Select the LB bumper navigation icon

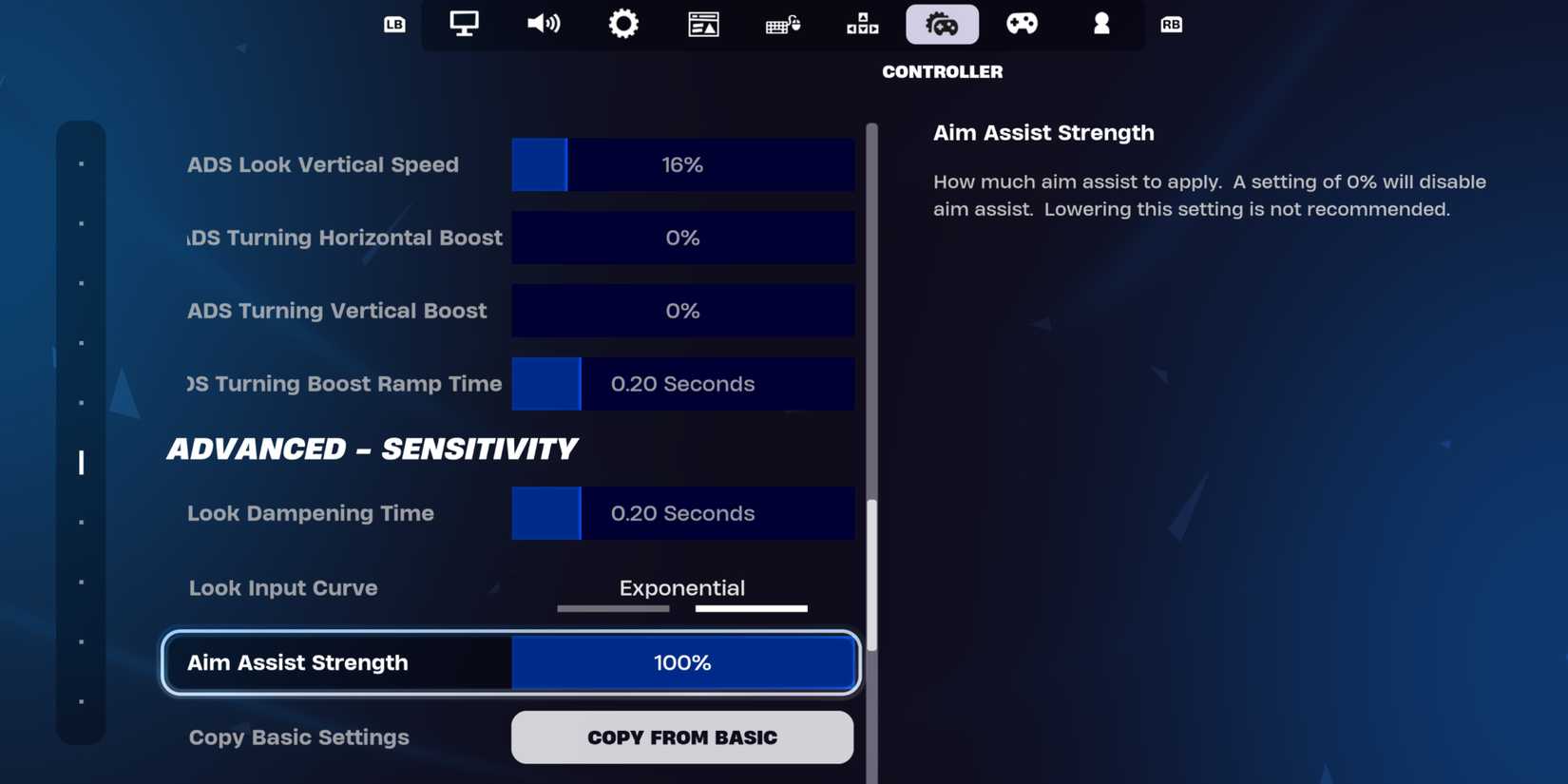[396, 25]
